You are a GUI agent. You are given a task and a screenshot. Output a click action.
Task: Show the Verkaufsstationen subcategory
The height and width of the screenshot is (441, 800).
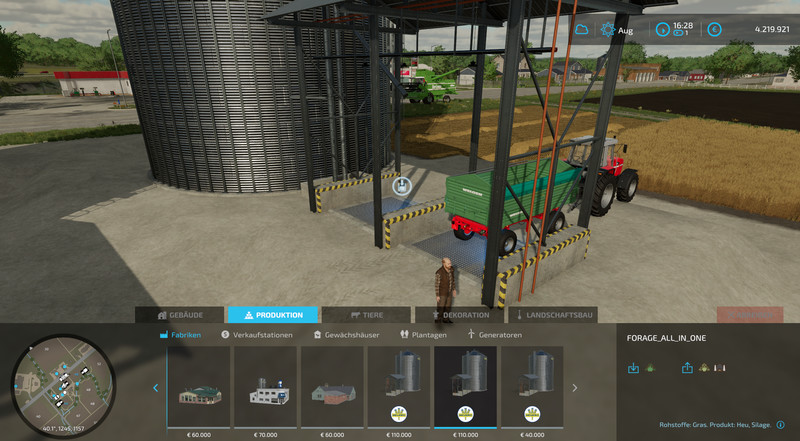click(257, 335)
